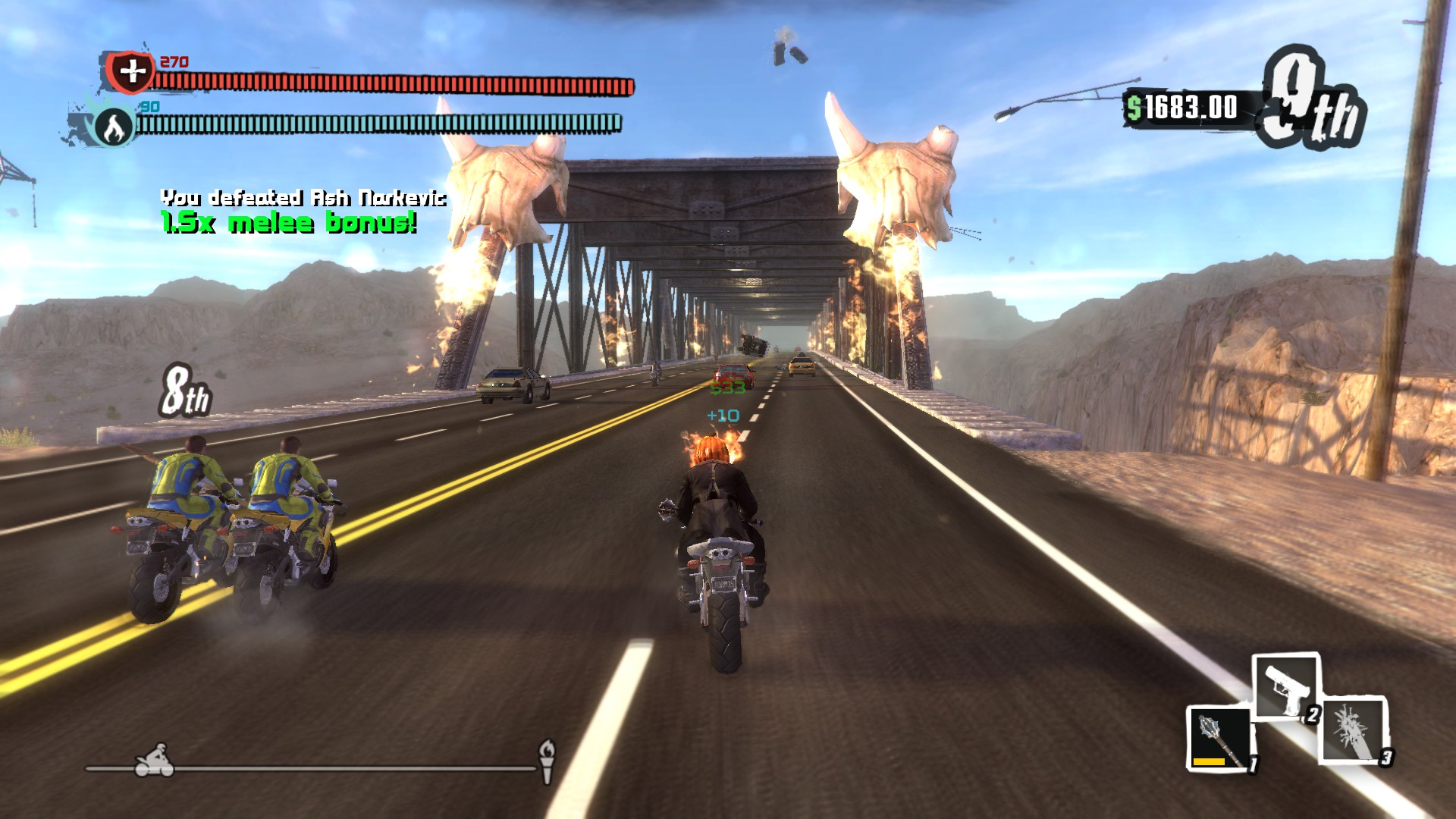Activate the nitro flame icon

click(114, 127)
